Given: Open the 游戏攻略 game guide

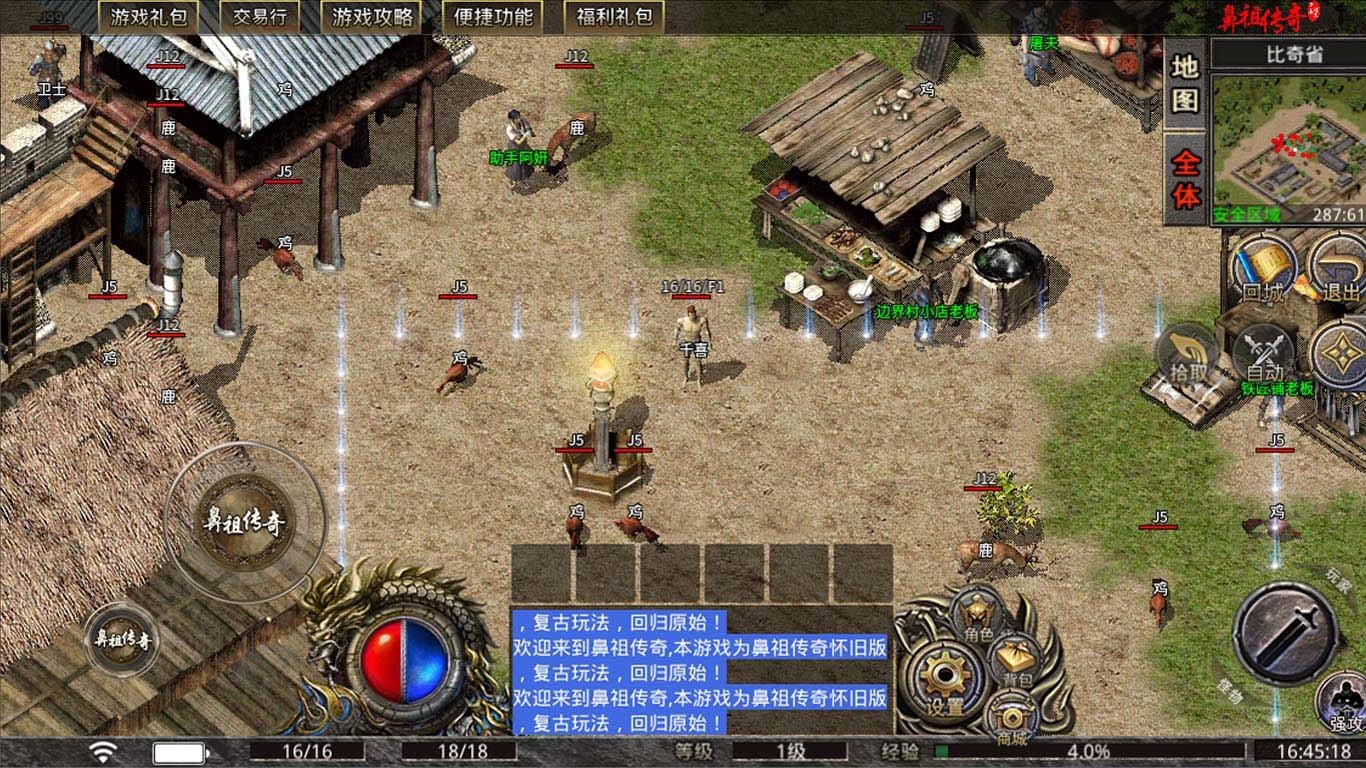Looking at the screenshot, I should (371, 17).
